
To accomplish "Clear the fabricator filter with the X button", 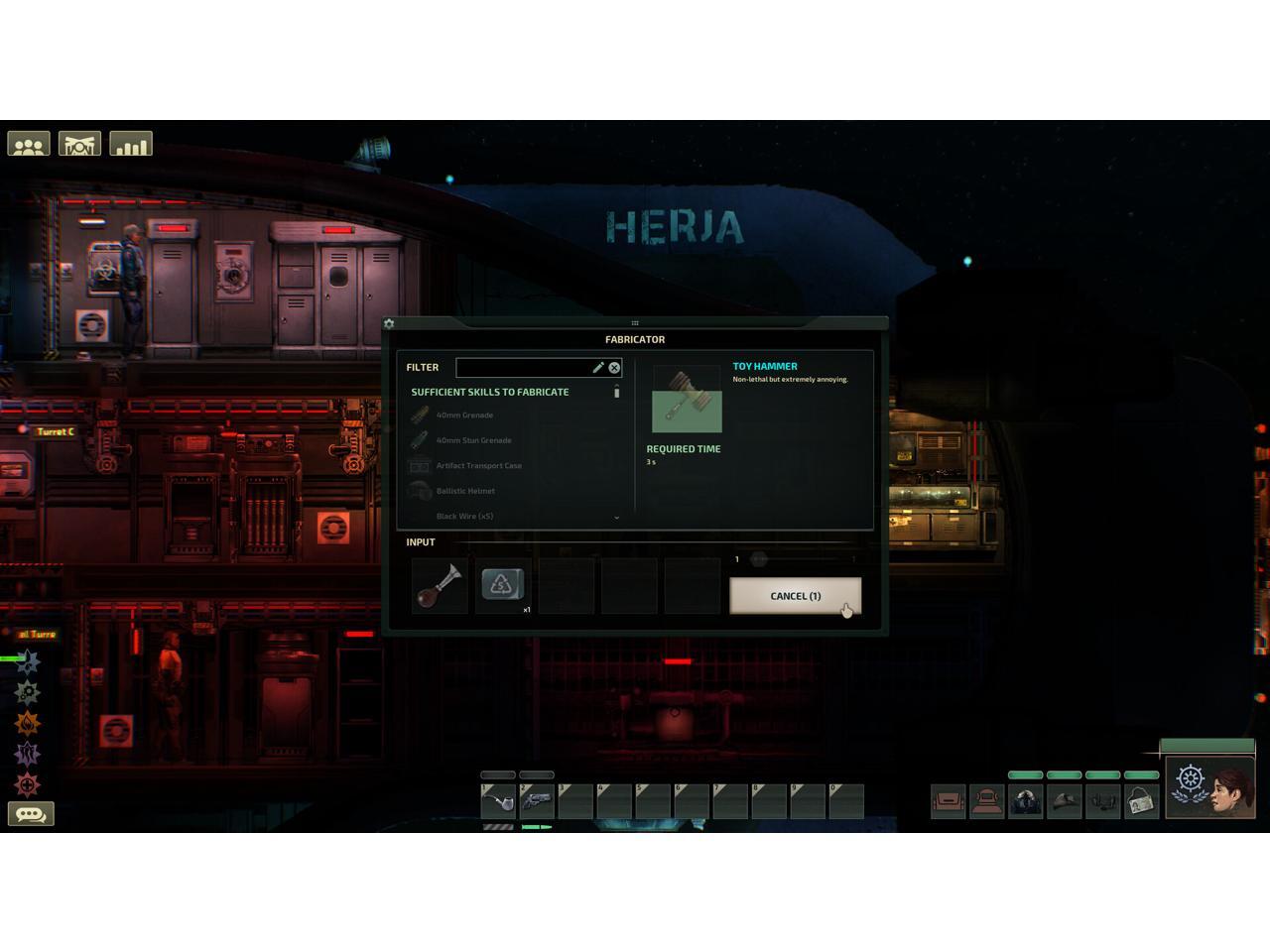I will pos(614,368).
